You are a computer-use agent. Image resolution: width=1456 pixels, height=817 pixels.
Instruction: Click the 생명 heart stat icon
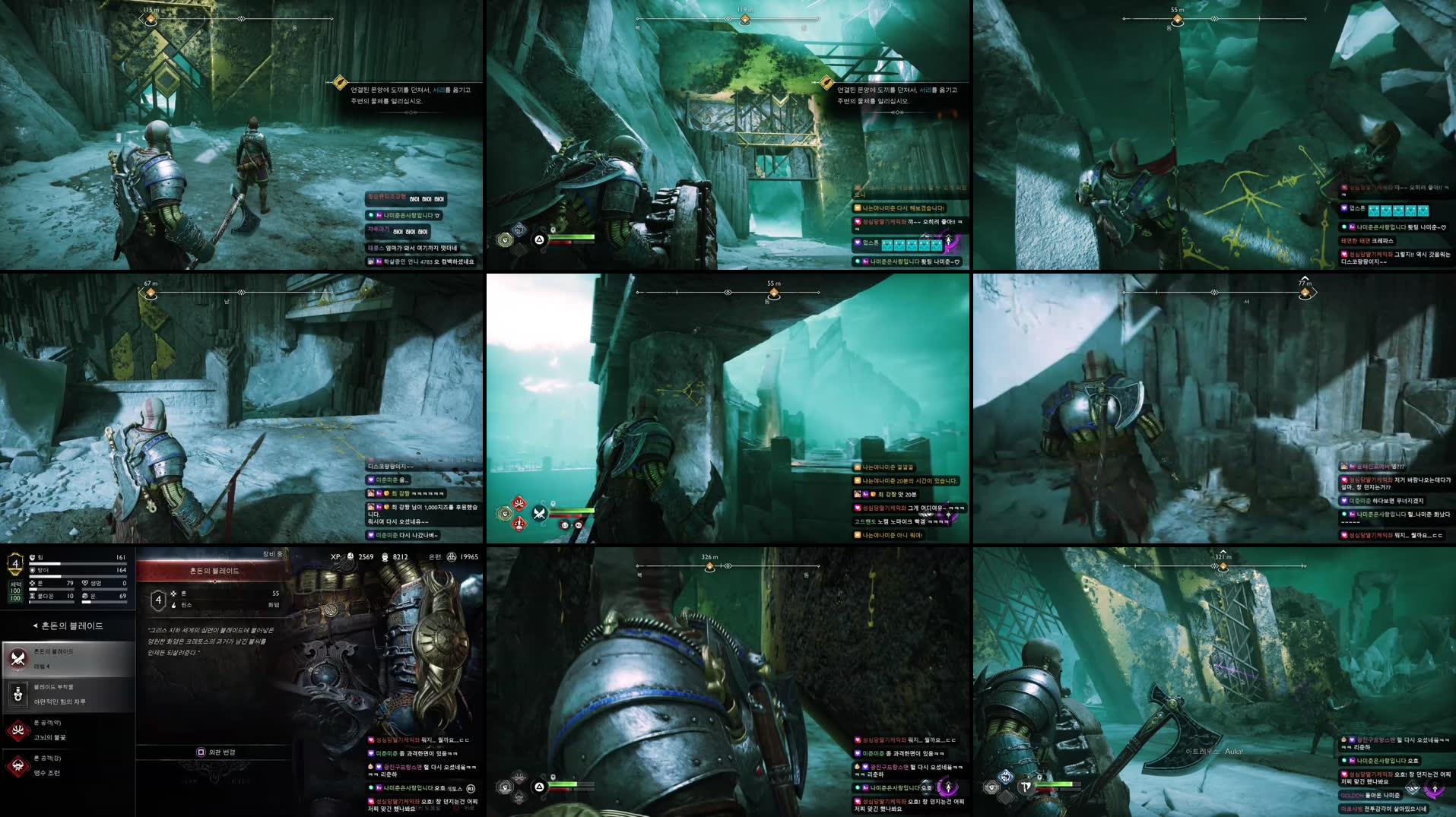coord(84,583)
